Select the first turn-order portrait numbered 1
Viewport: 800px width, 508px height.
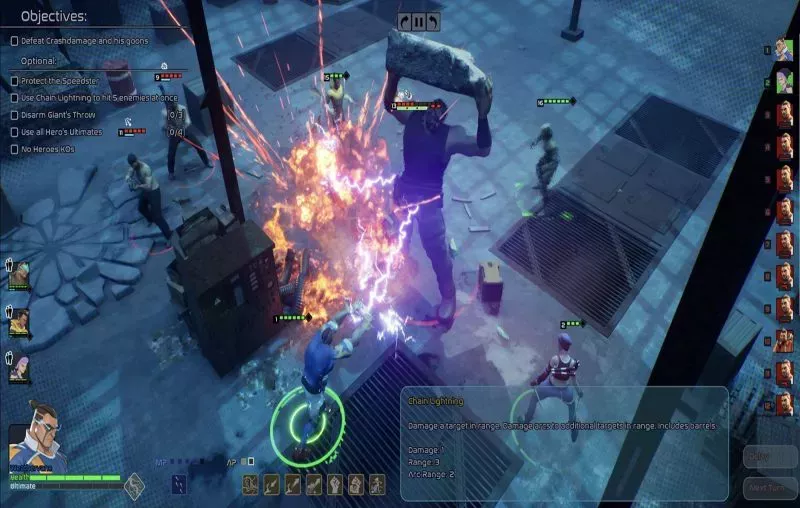[784, 49]
